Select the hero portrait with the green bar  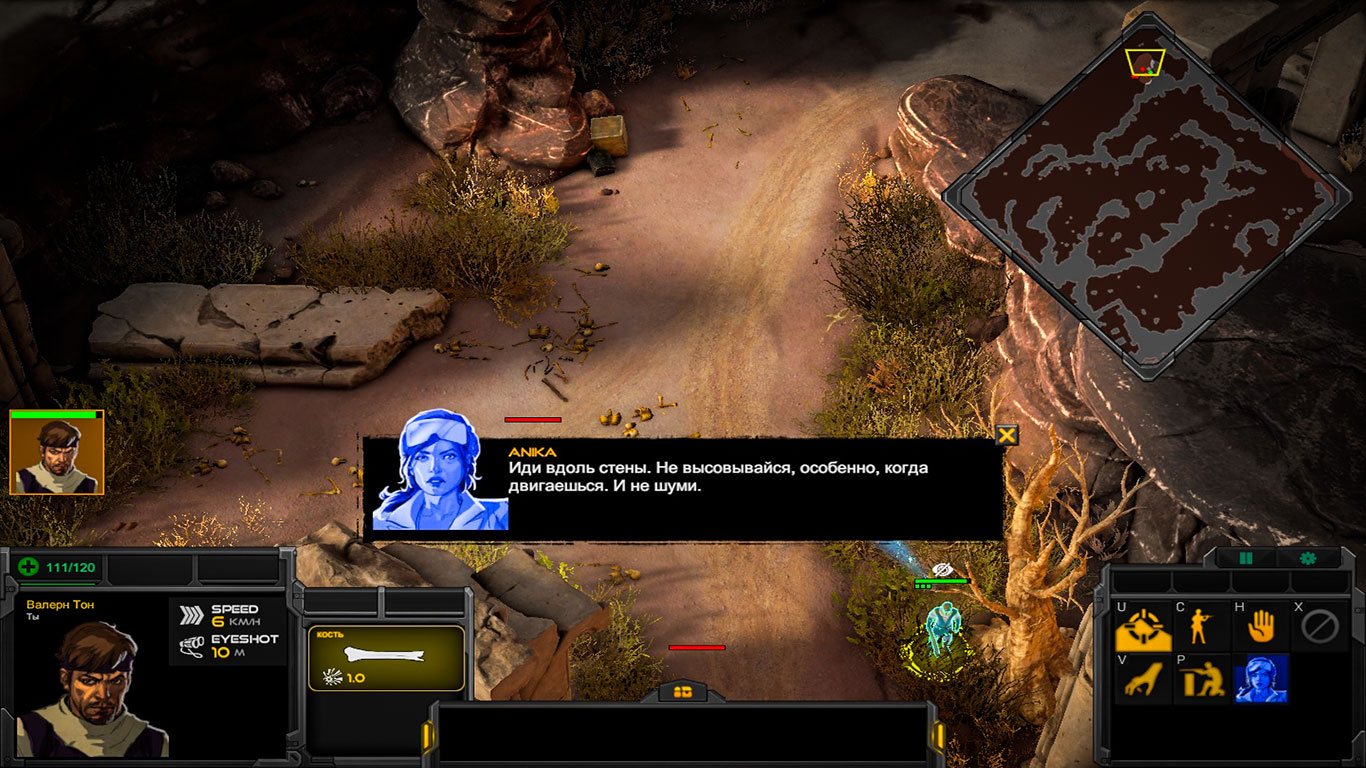pos(56,453)
